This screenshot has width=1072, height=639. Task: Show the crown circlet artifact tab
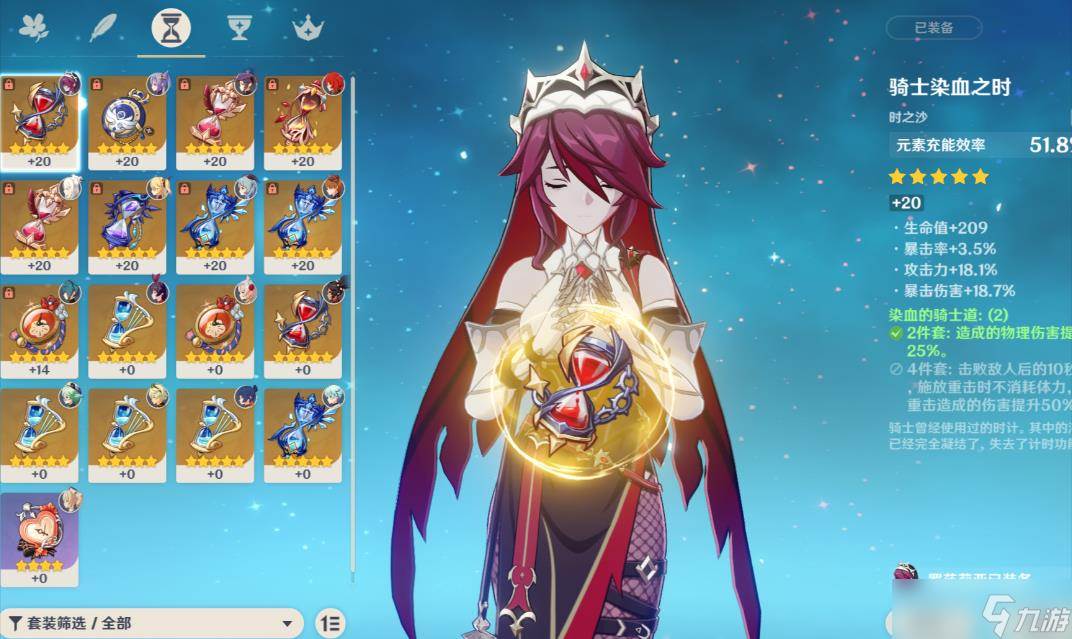click(x=306, y=28)
